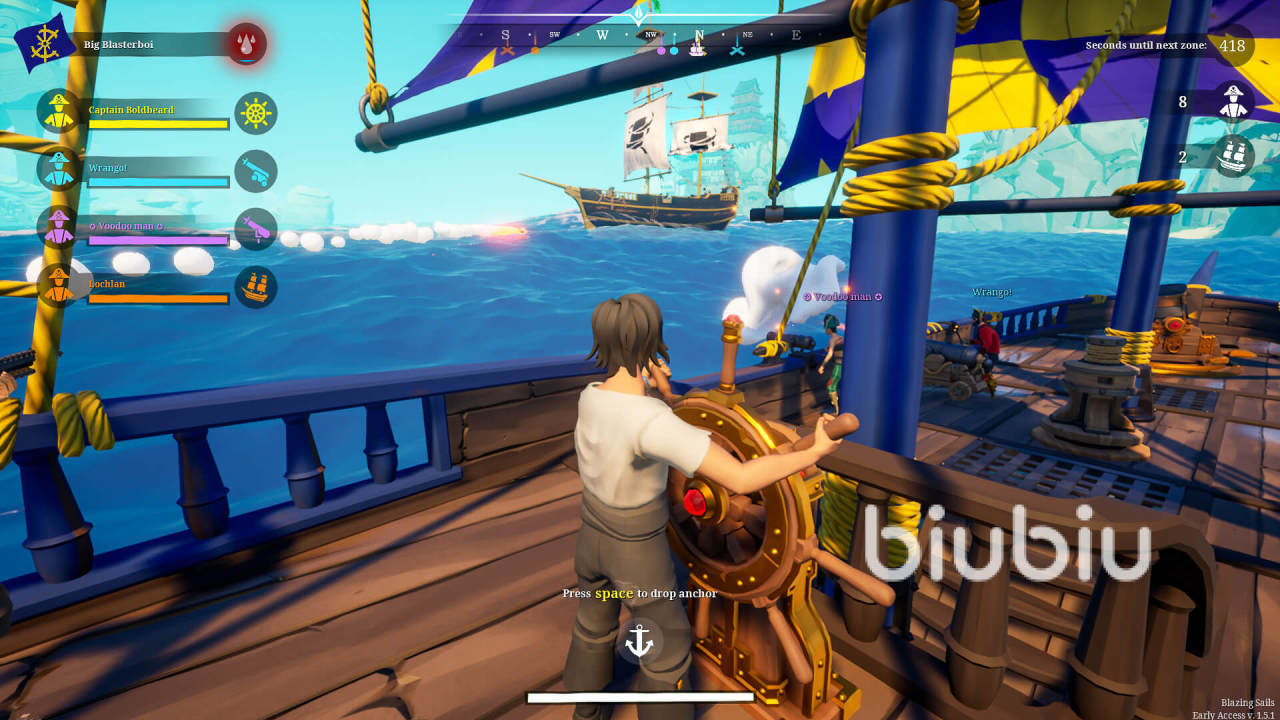
Task: Click the purple swivel gun role icon
Action: tap(256, 229)
